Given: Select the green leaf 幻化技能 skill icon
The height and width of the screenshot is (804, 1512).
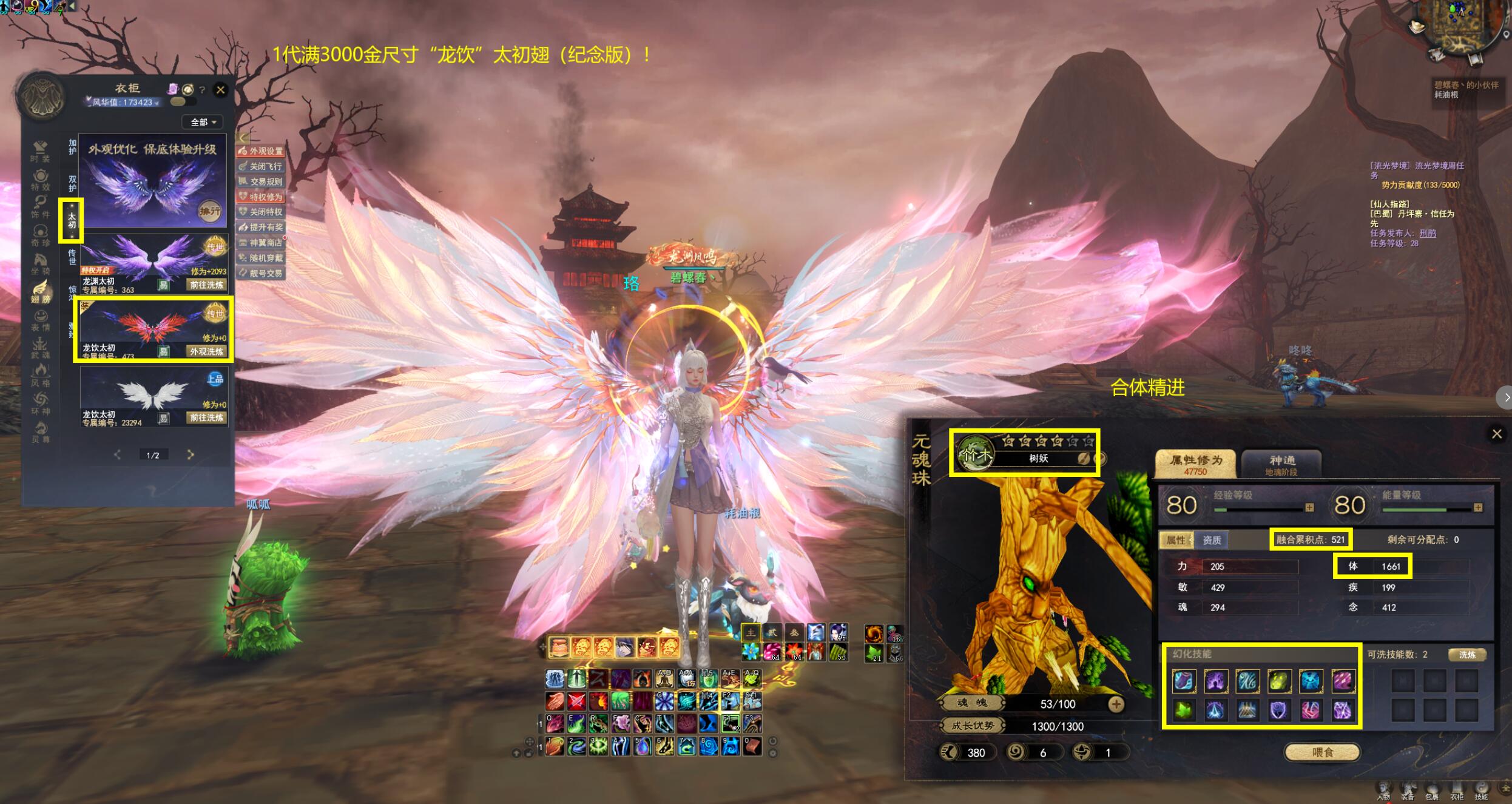Looking at the screenshot, I should coord(1184,710).
